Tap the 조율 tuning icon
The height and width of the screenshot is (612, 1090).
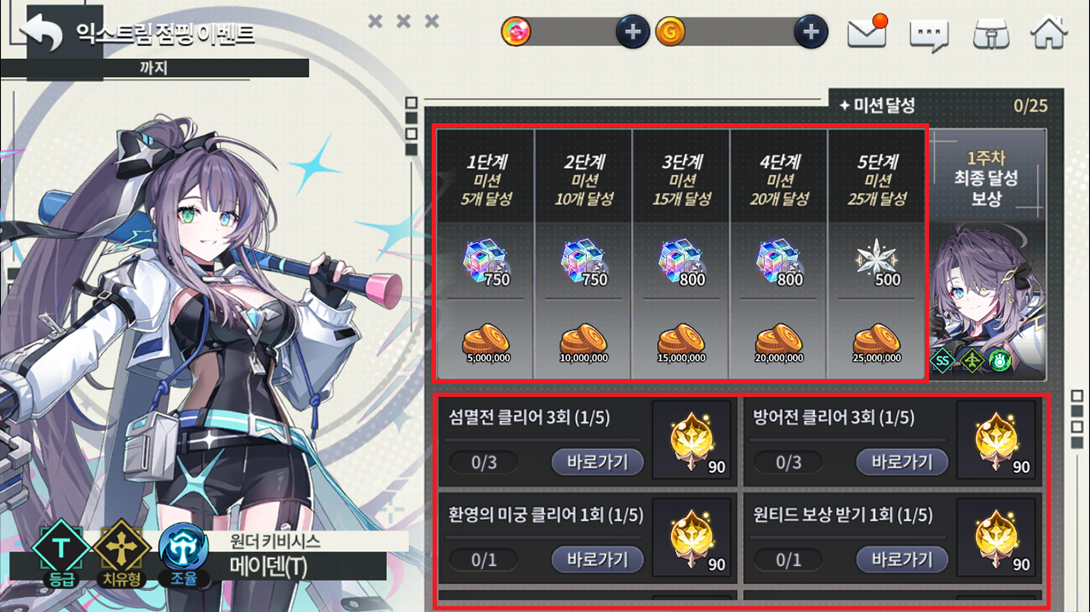pyautogui.click(x=185, y=551)
